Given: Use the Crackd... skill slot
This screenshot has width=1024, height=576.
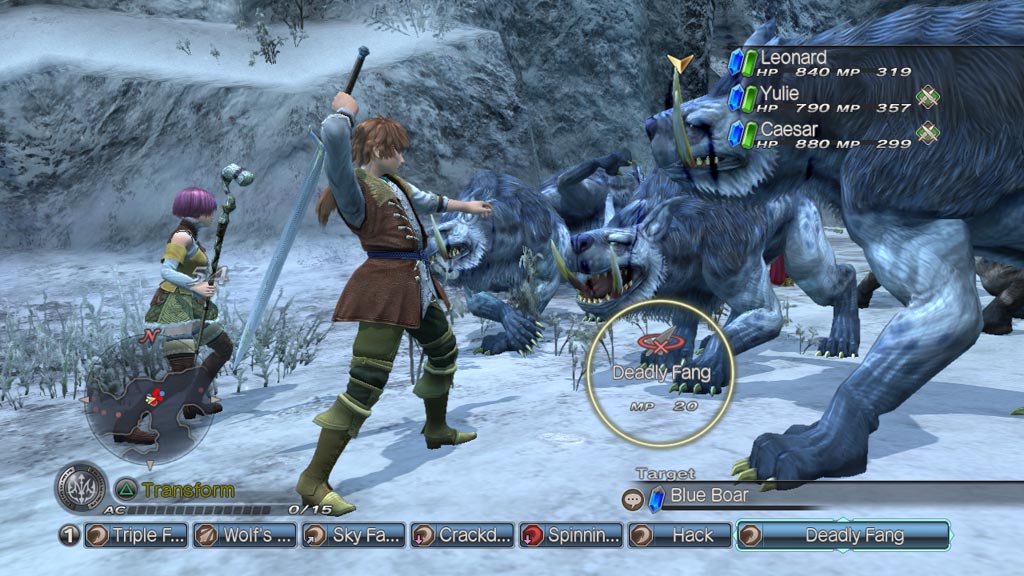Looking at the screenshot, I should 462,535.
